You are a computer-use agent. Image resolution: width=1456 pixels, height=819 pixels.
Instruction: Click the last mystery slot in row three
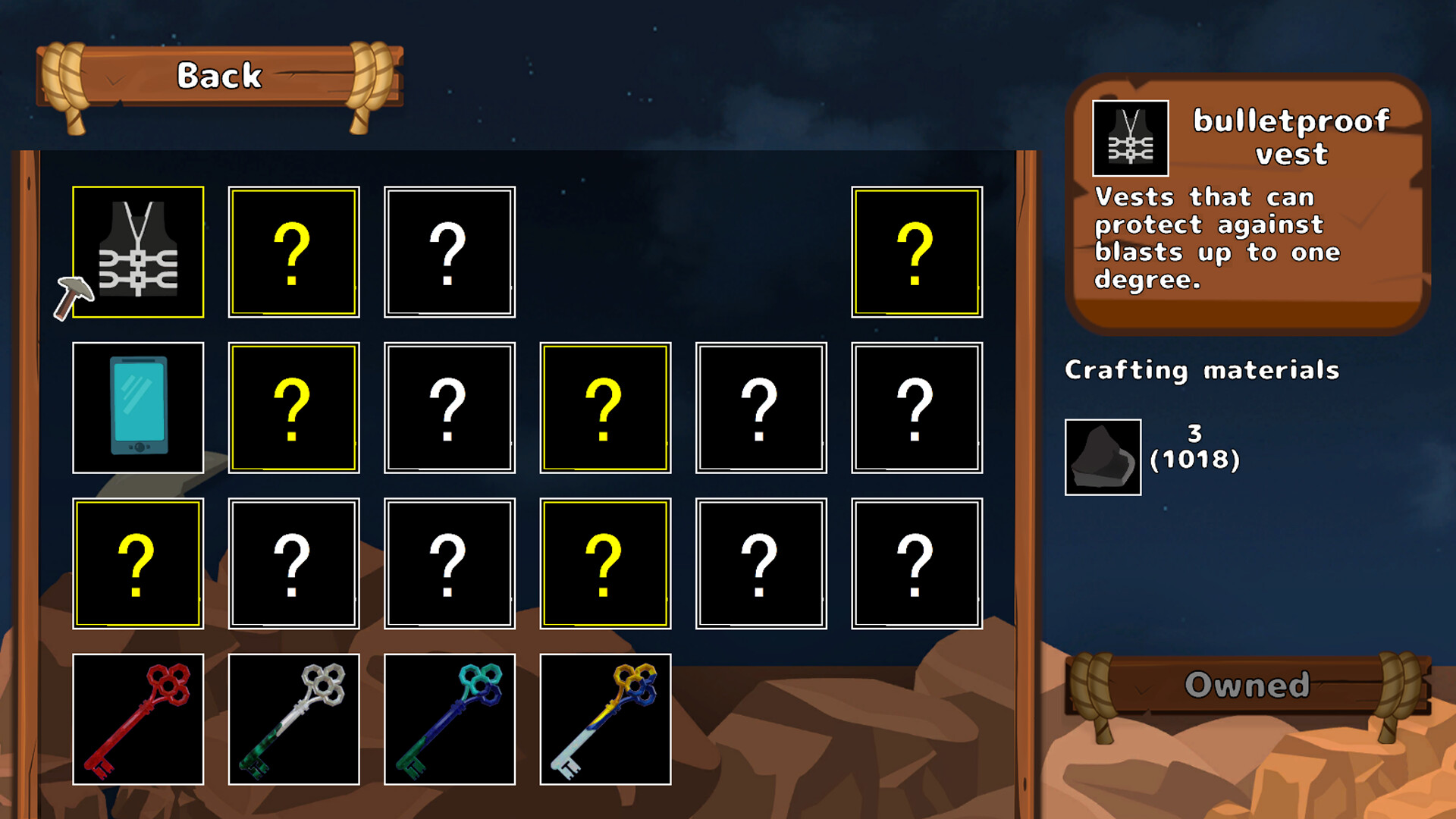point(918,563)
